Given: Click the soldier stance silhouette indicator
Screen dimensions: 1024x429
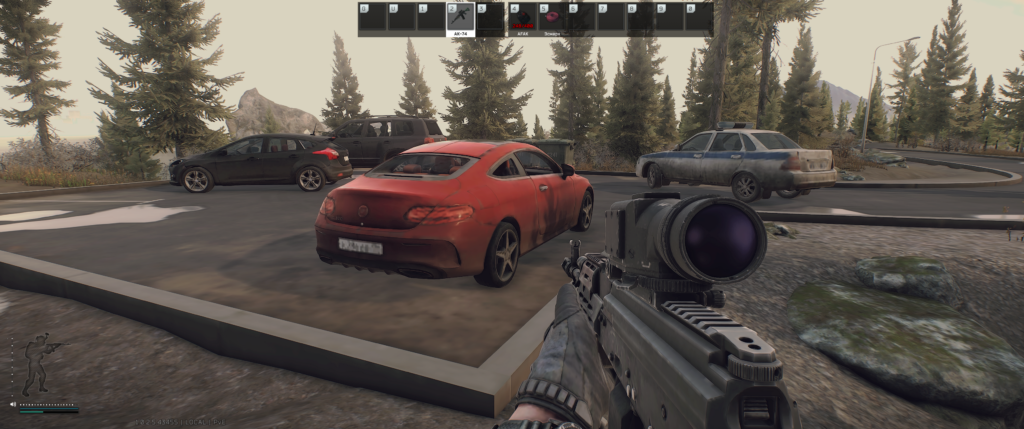Looking at the screenshot, I should (x=38, y=365).
